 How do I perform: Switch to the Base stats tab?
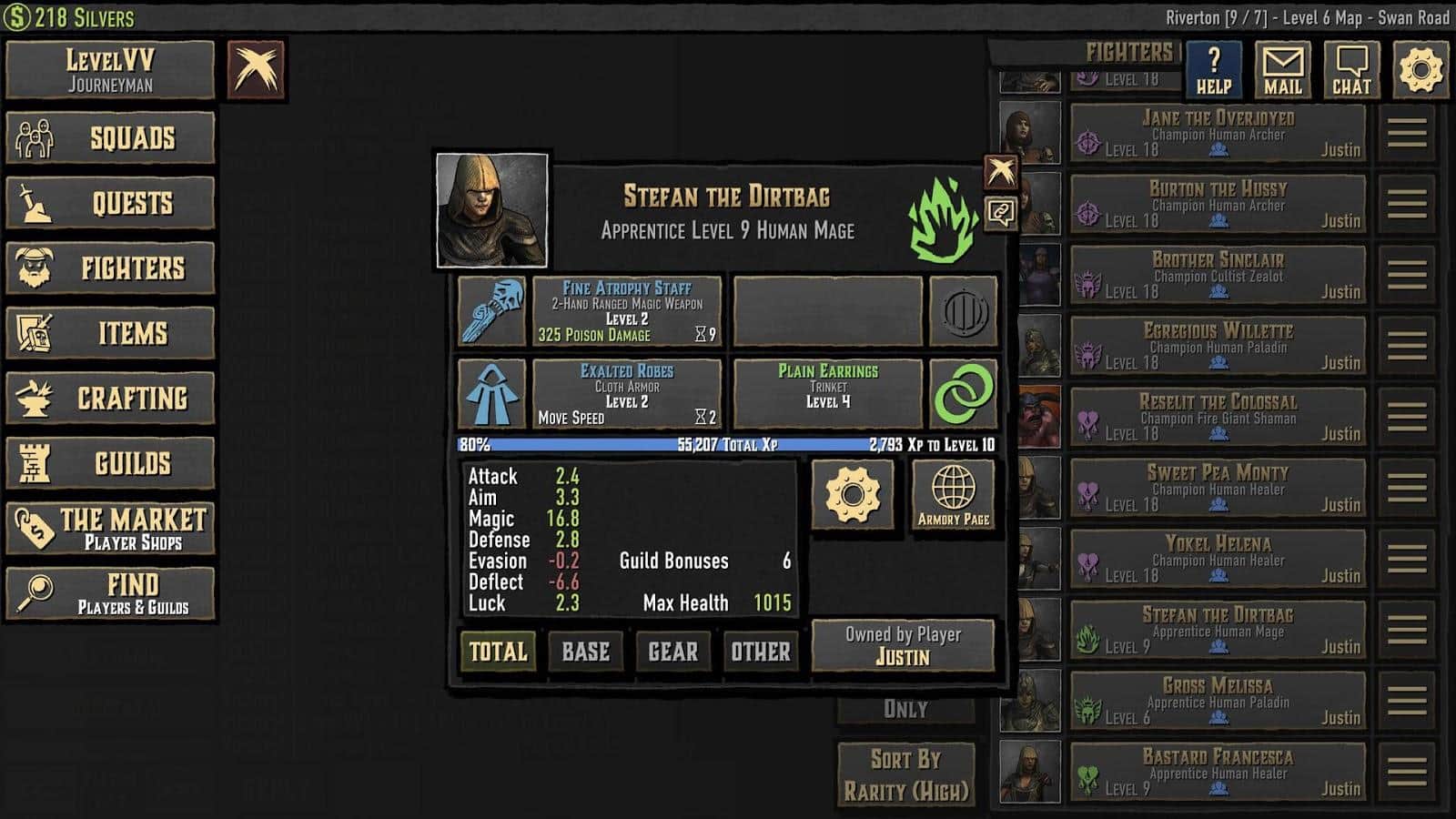[x=585, y=652]
